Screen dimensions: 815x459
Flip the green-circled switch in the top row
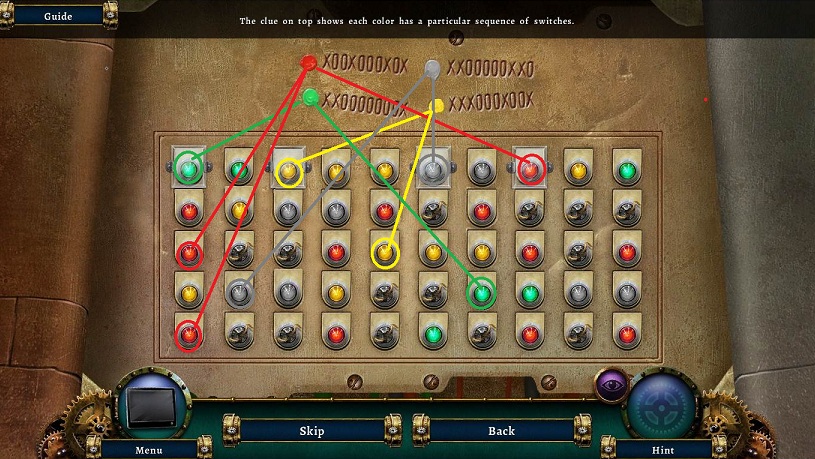187,168
